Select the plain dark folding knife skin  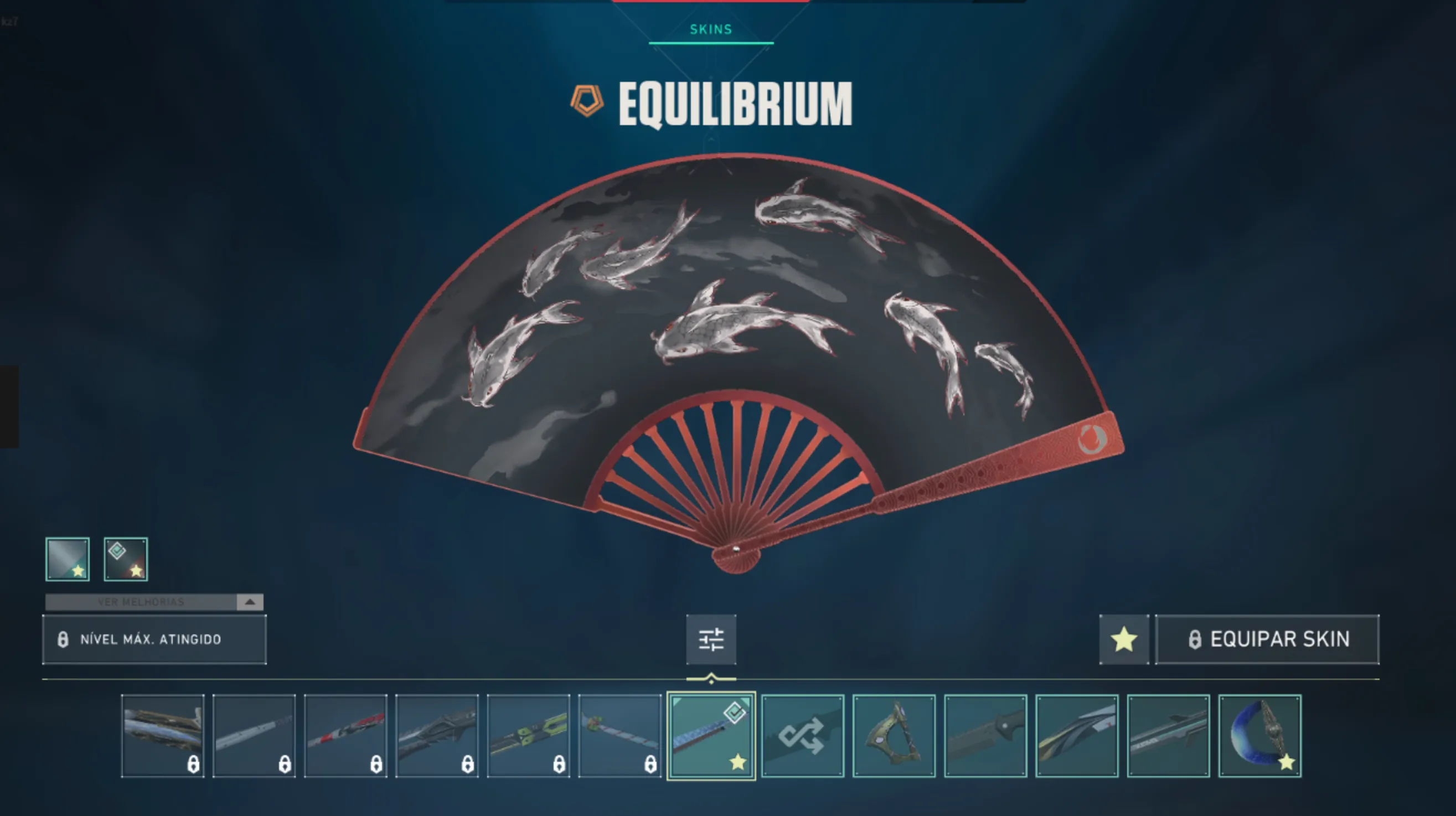pyautogui.click(x=986, y=736)
